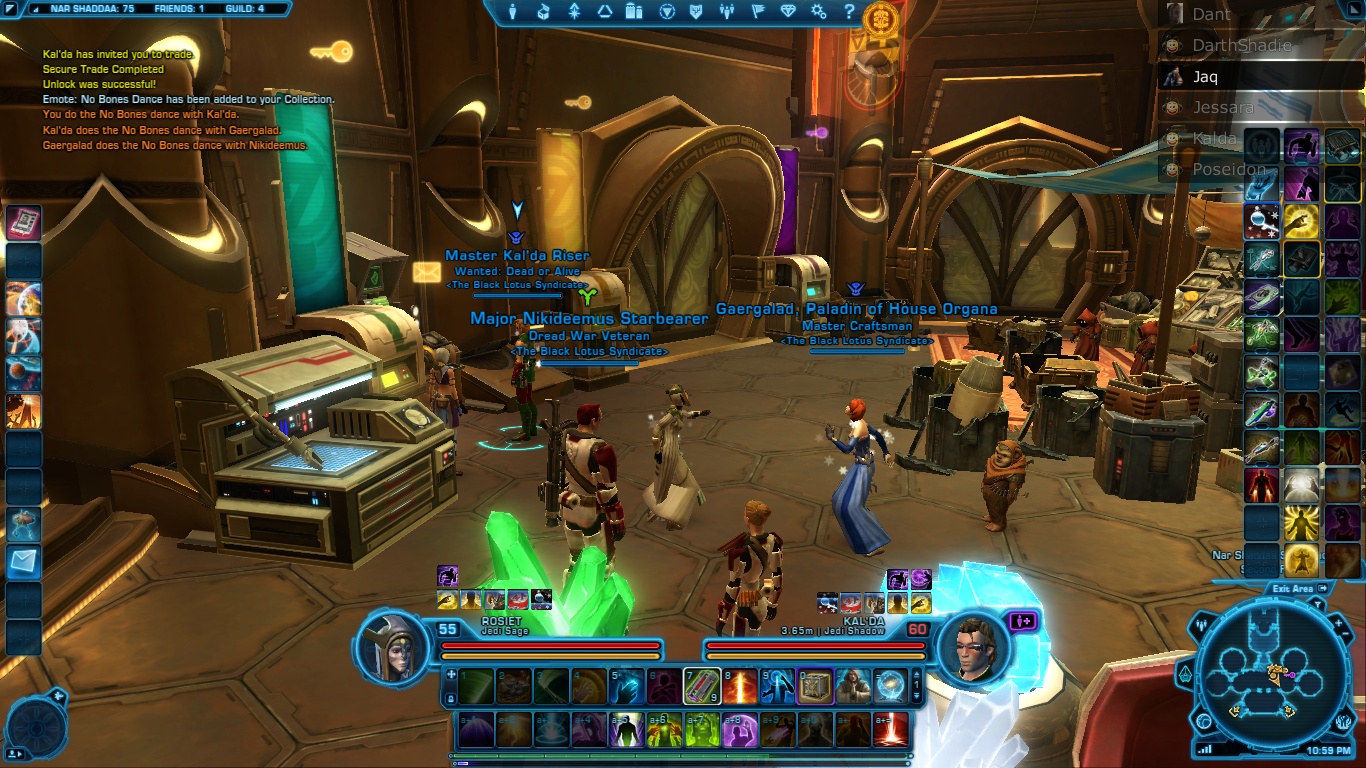
Task: Open the Cartel Market gold coin button
Action: pos(878,19)
